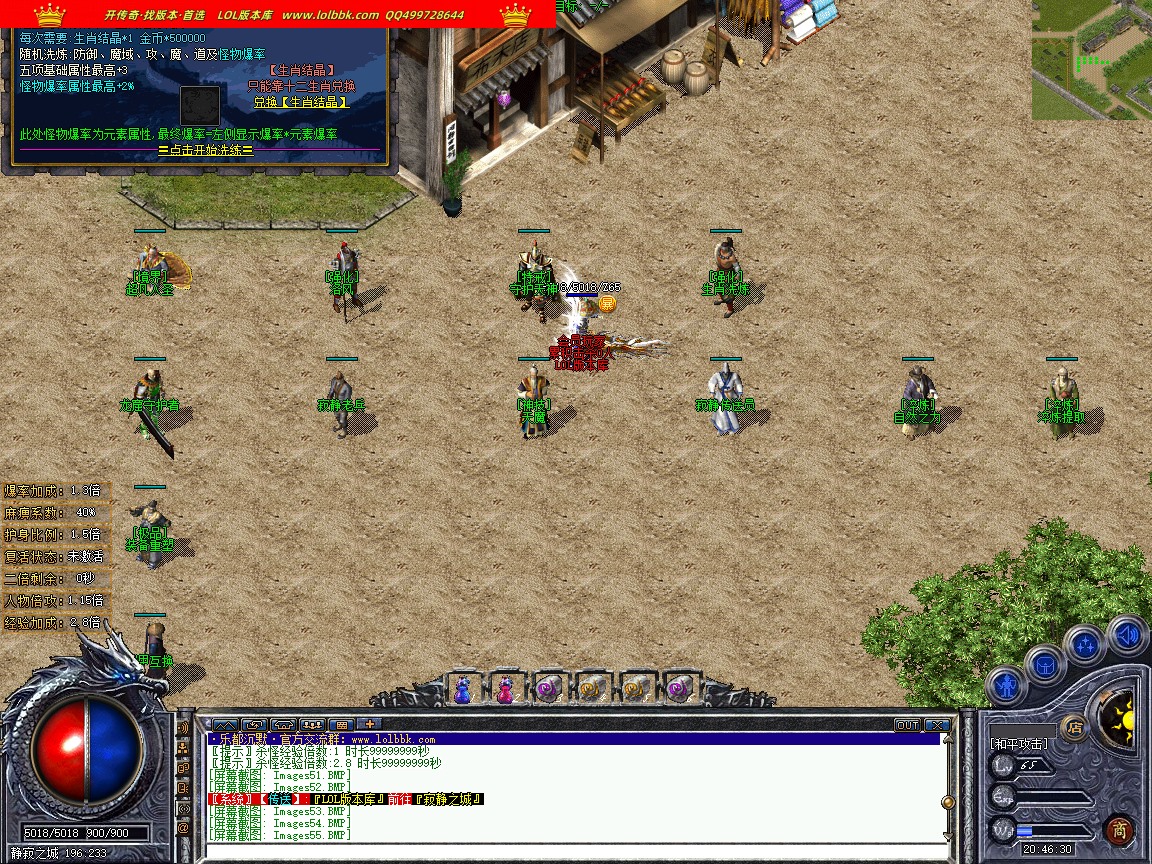Open the 店 shop button
1152x864 pixels.
point(1075,727)
